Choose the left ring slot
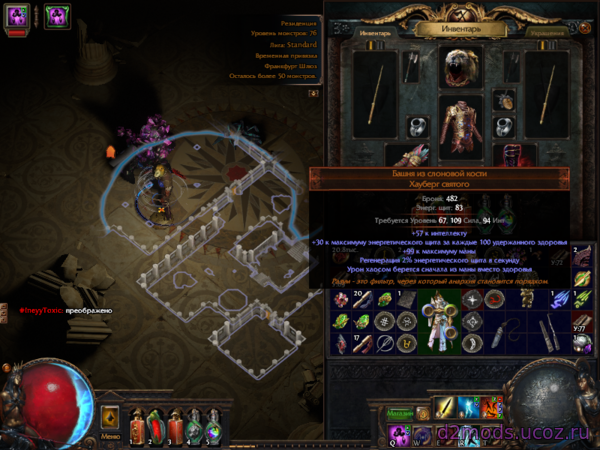This screenshot has height=450, width=600. 418,127
